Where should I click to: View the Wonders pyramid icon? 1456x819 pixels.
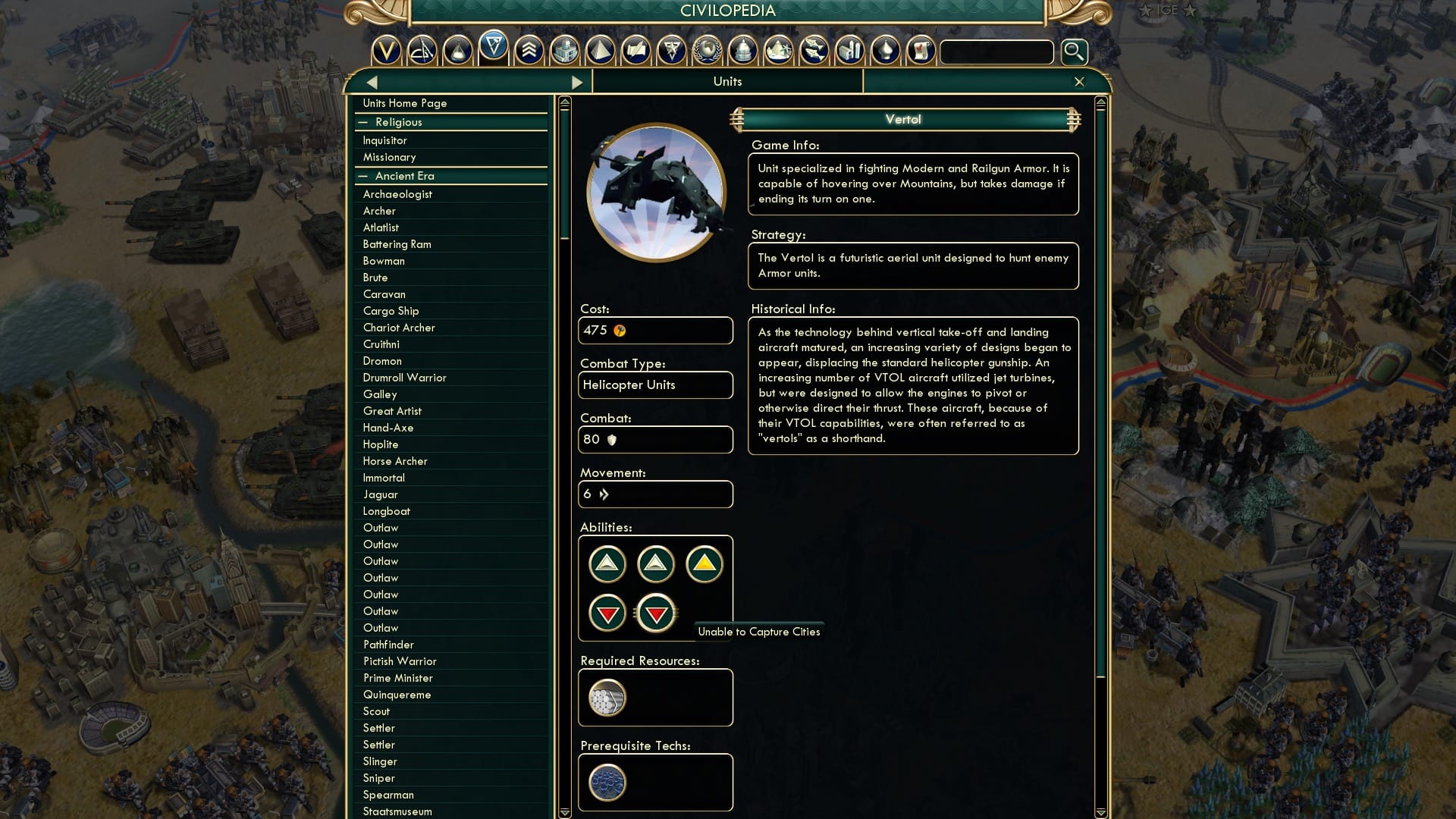point(601,51)
